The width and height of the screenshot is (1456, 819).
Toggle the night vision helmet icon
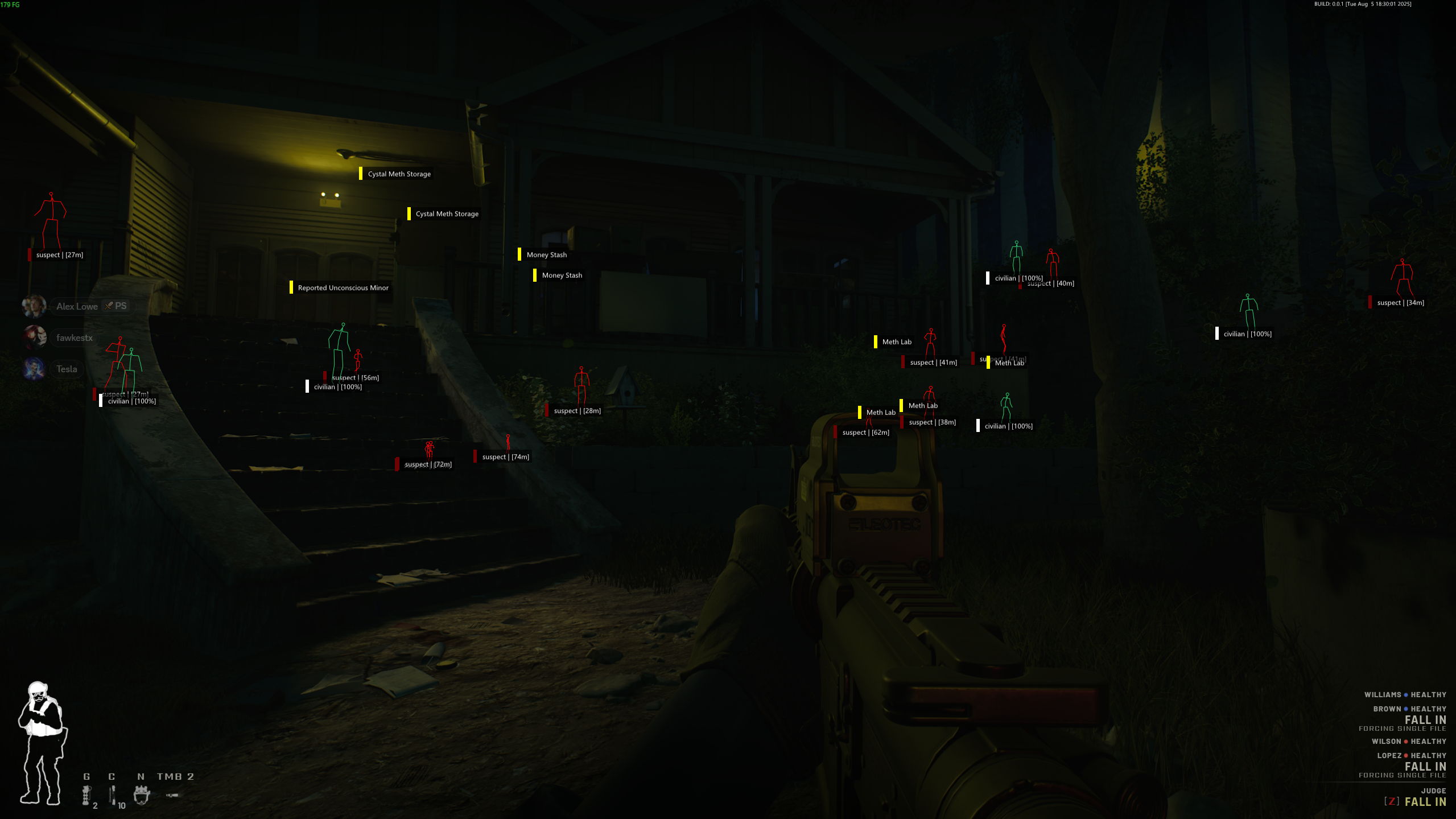coord(142,795)
